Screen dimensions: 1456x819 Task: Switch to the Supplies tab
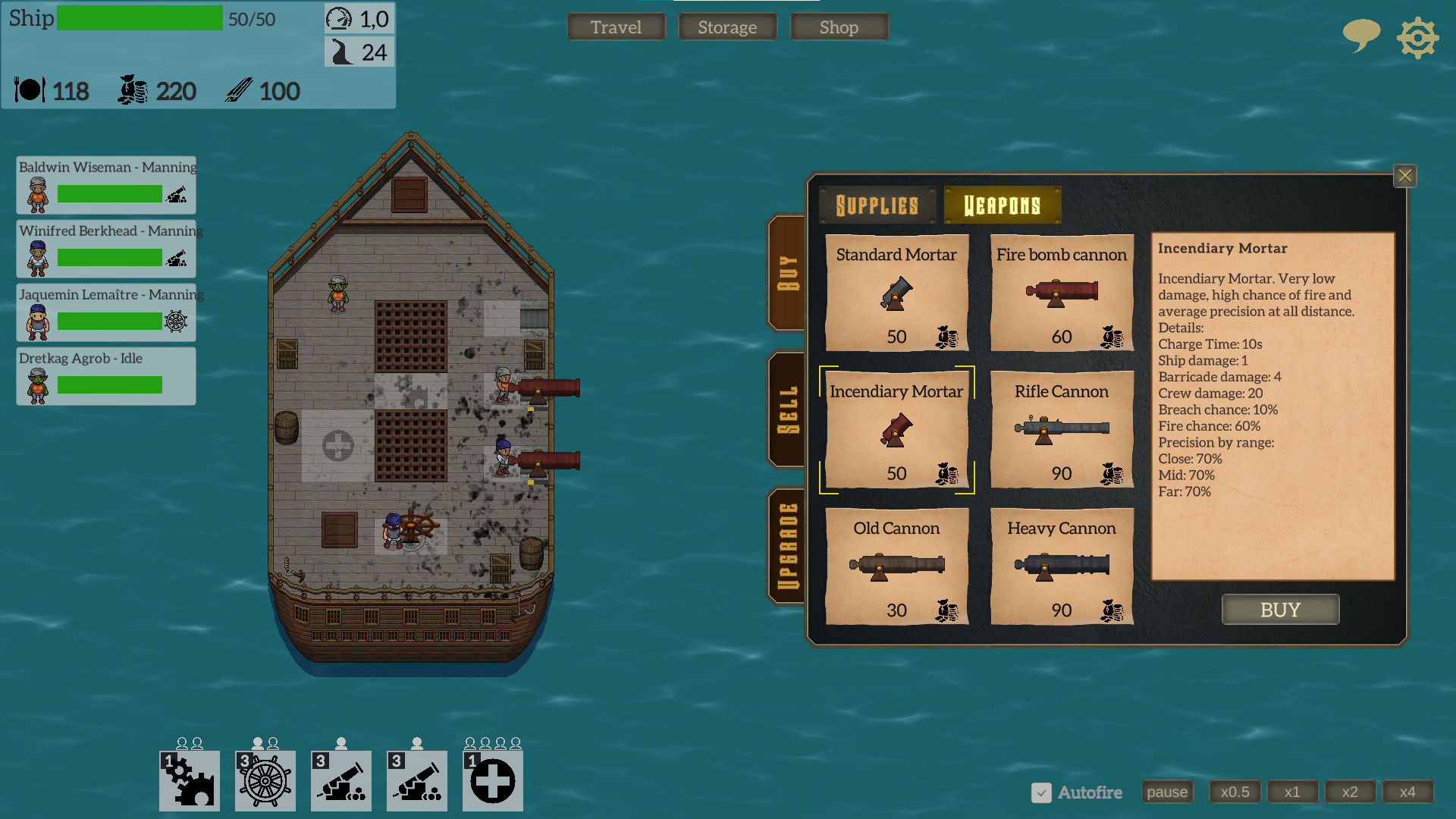click(x=877, y=204)
